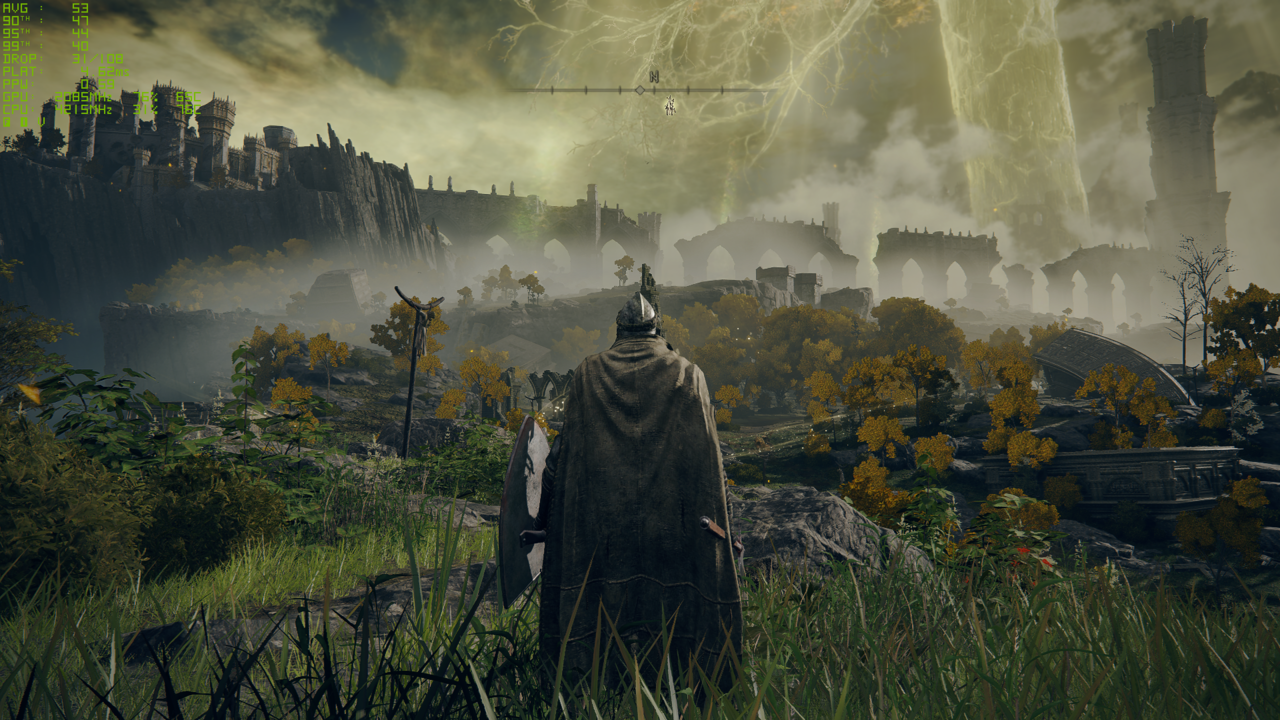Click the compass bar at top
Viewport: 1280px width, 720px height.
point(640,90)
